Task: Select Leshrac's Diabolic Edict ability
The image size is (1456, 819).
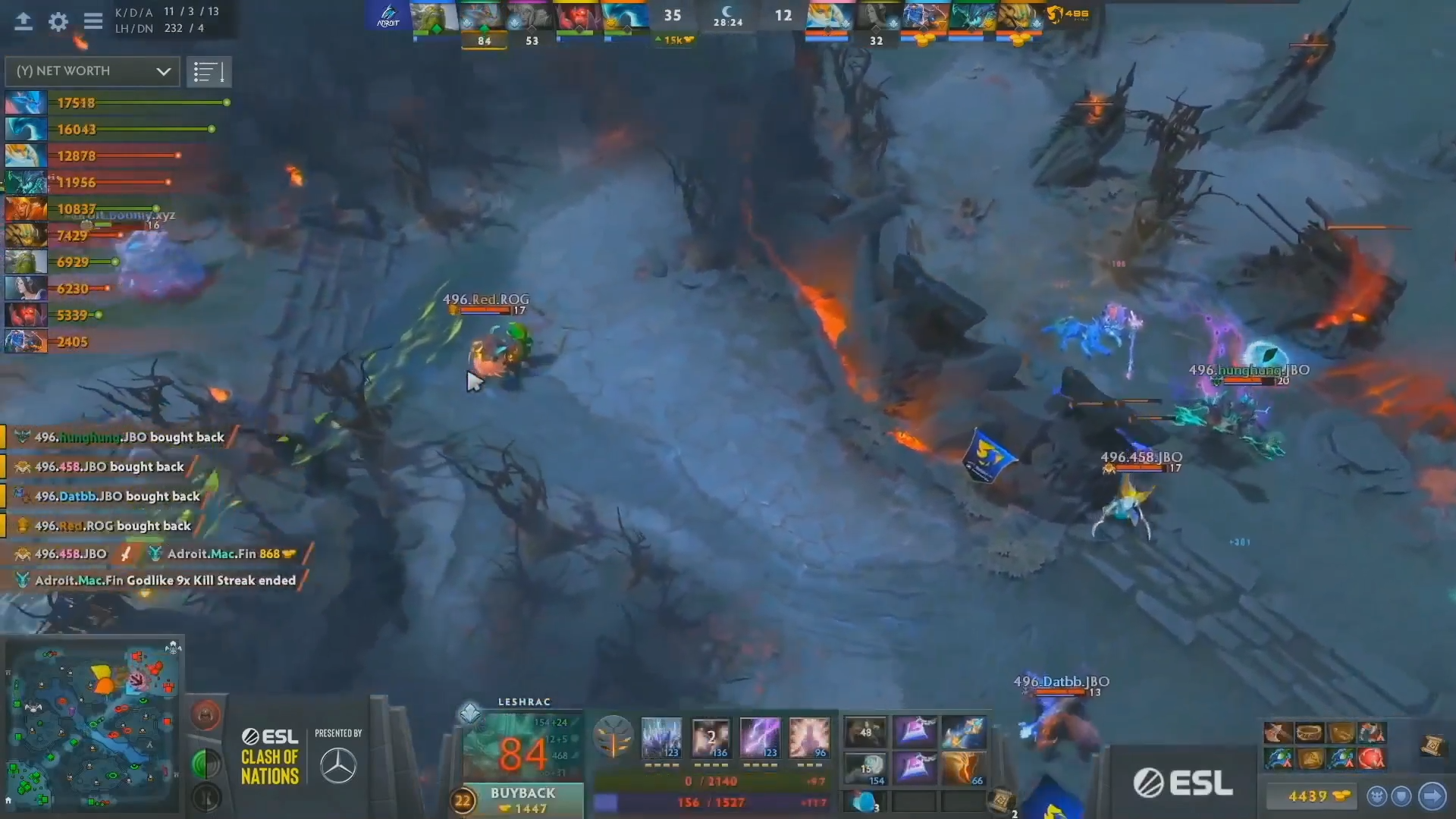Action: [x=710, y=736]
